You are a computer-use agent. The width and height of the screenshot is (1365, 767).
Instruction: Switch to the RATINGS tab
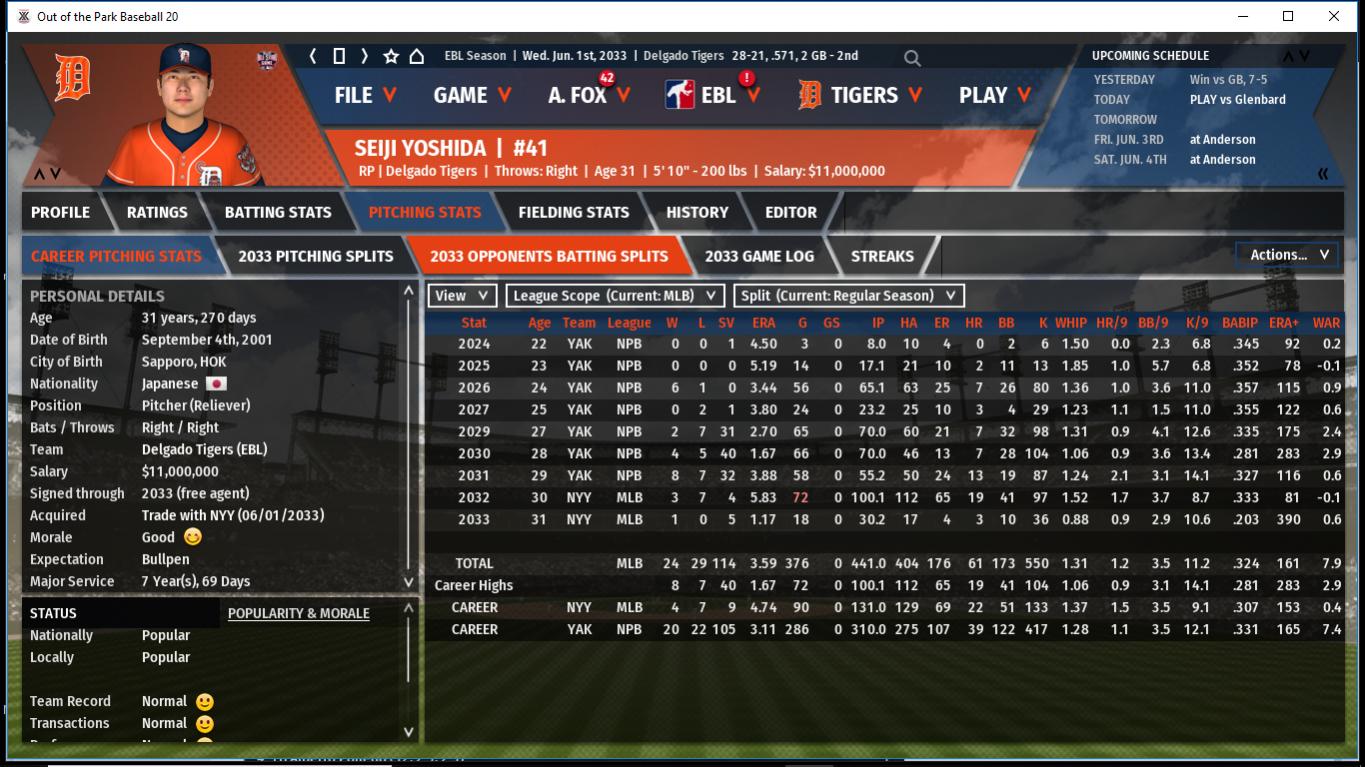pos(157,212)
